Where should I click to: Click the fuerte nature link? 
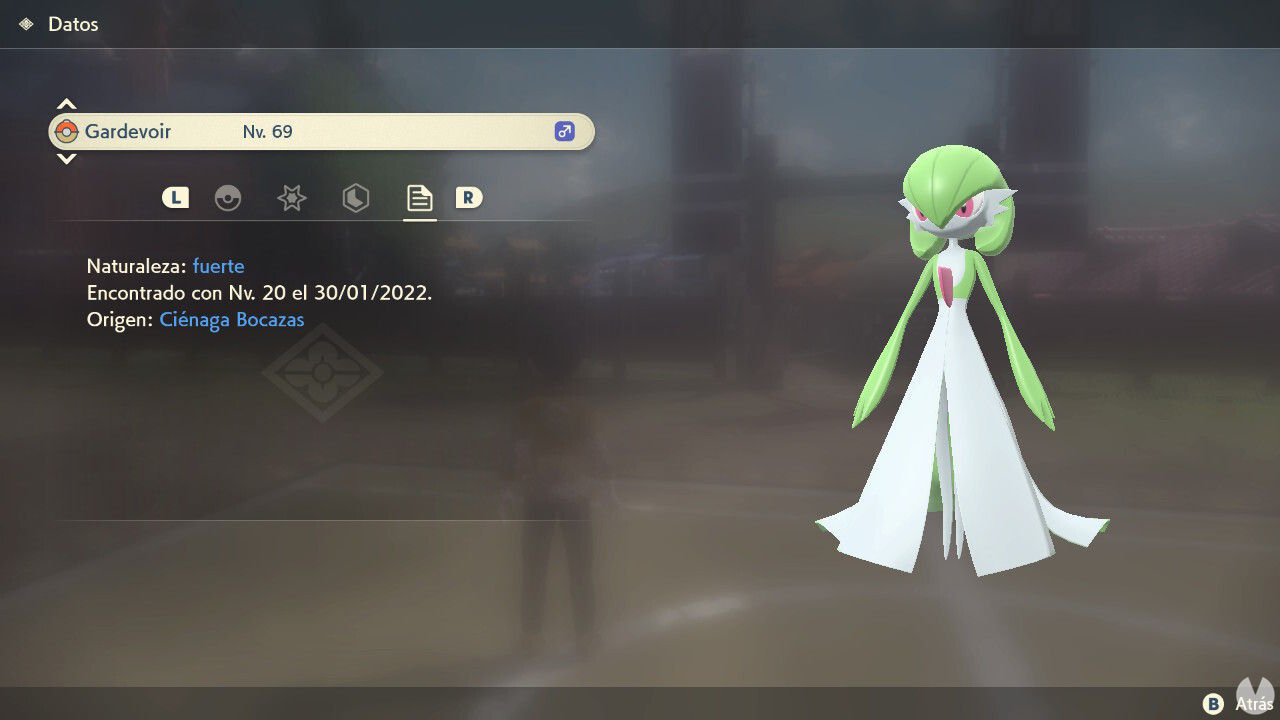tap(218, 266)
